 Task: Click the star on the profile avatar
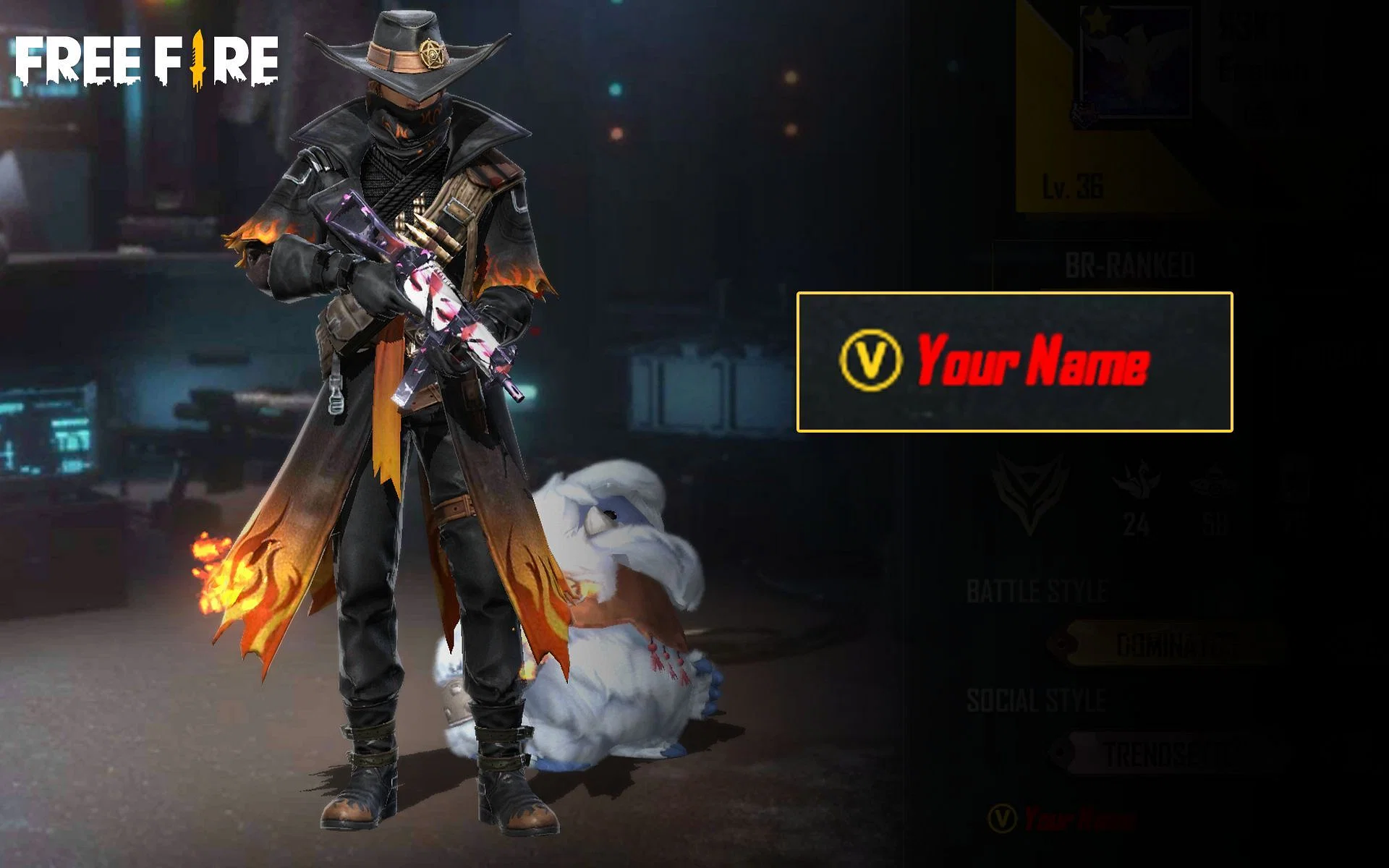[x=1097, y=20]
